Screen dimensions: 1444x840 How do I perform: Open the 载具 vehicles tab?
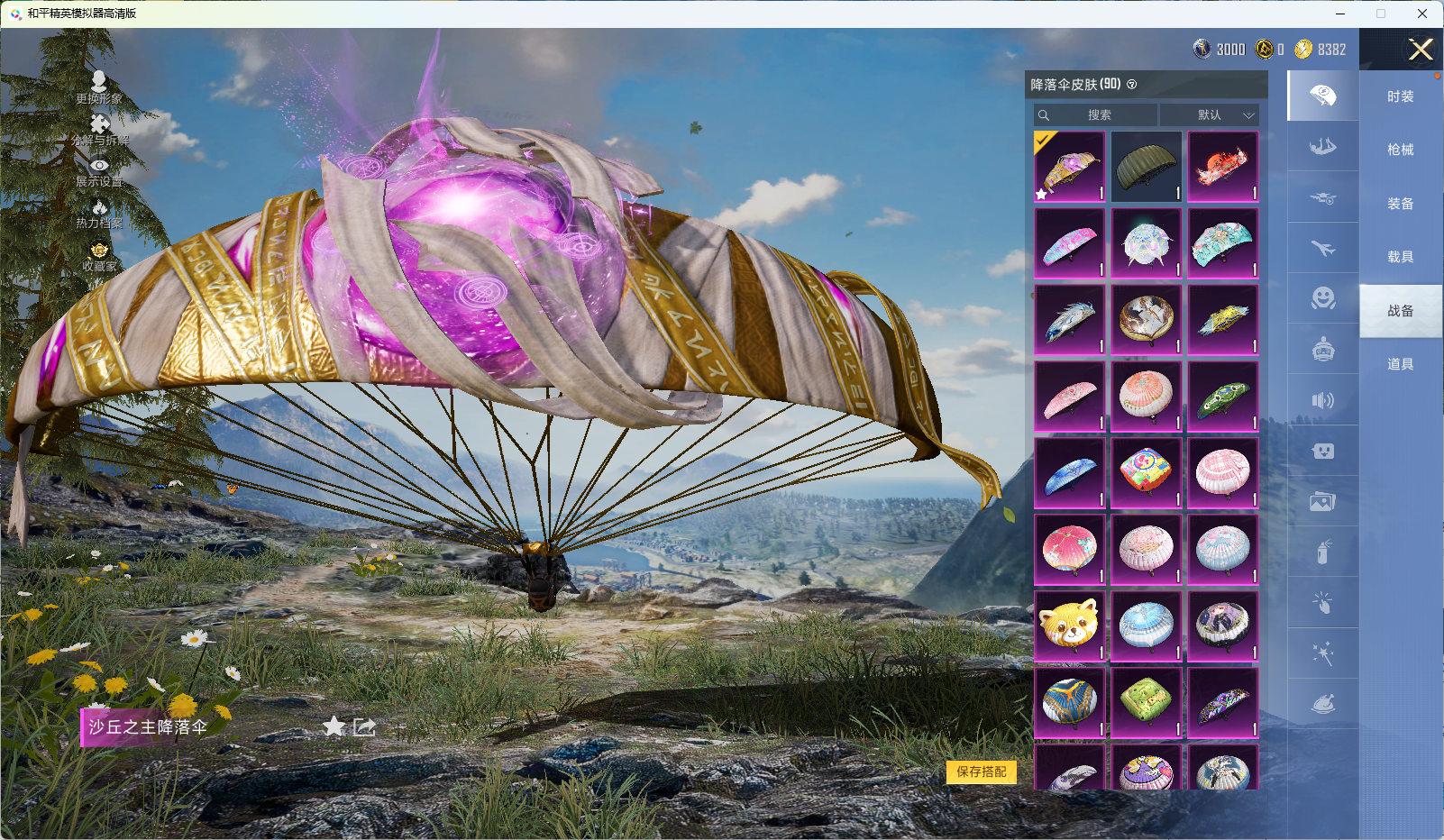tap(1400, 257)
